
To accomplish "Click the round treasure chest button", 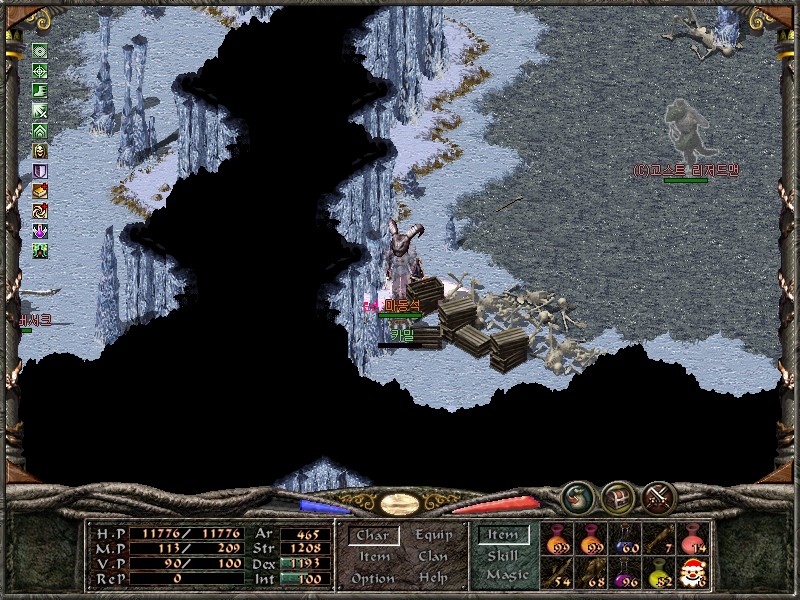I will 617,497.
